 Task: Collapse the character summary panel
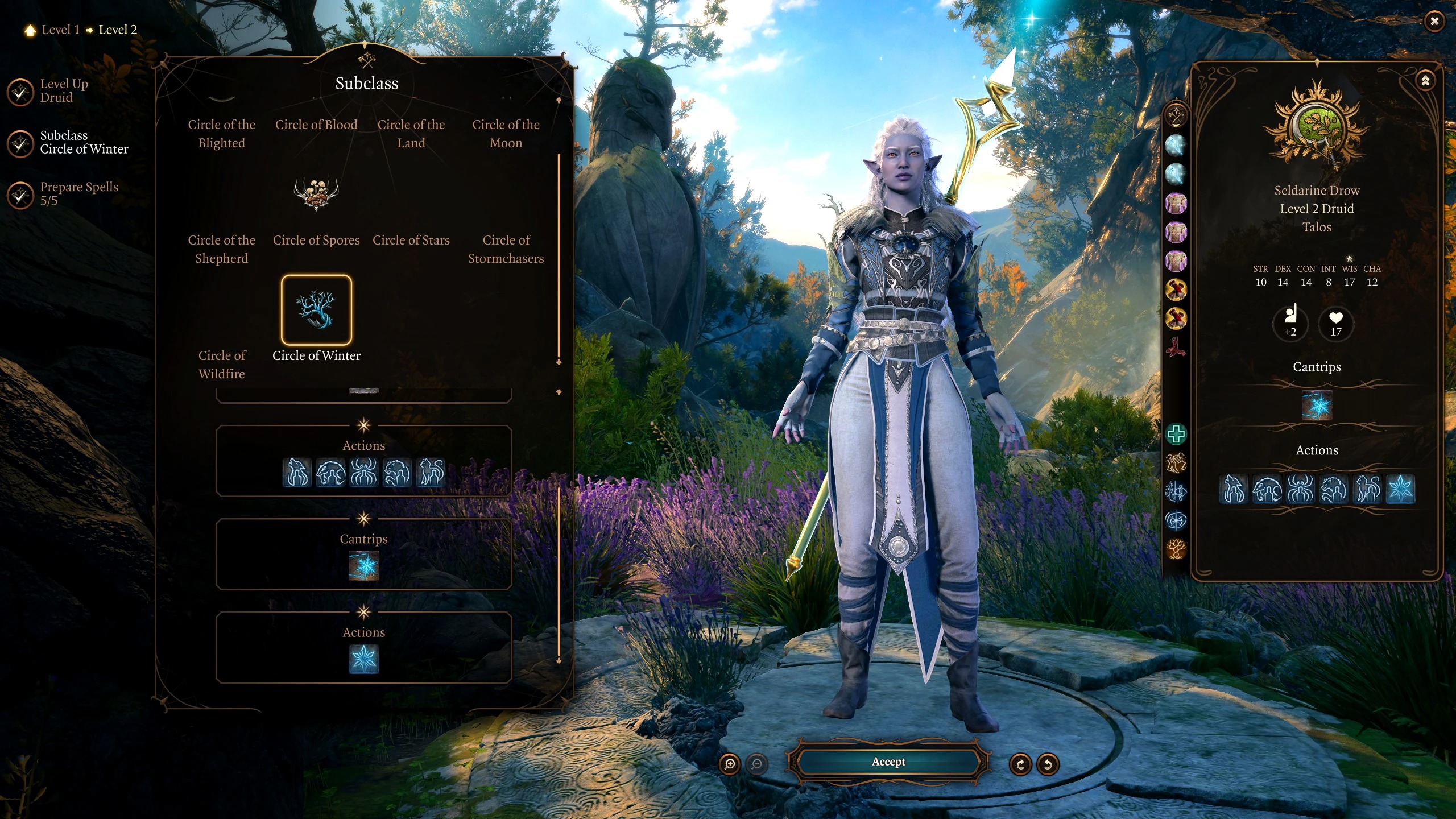click(1425, 81)
